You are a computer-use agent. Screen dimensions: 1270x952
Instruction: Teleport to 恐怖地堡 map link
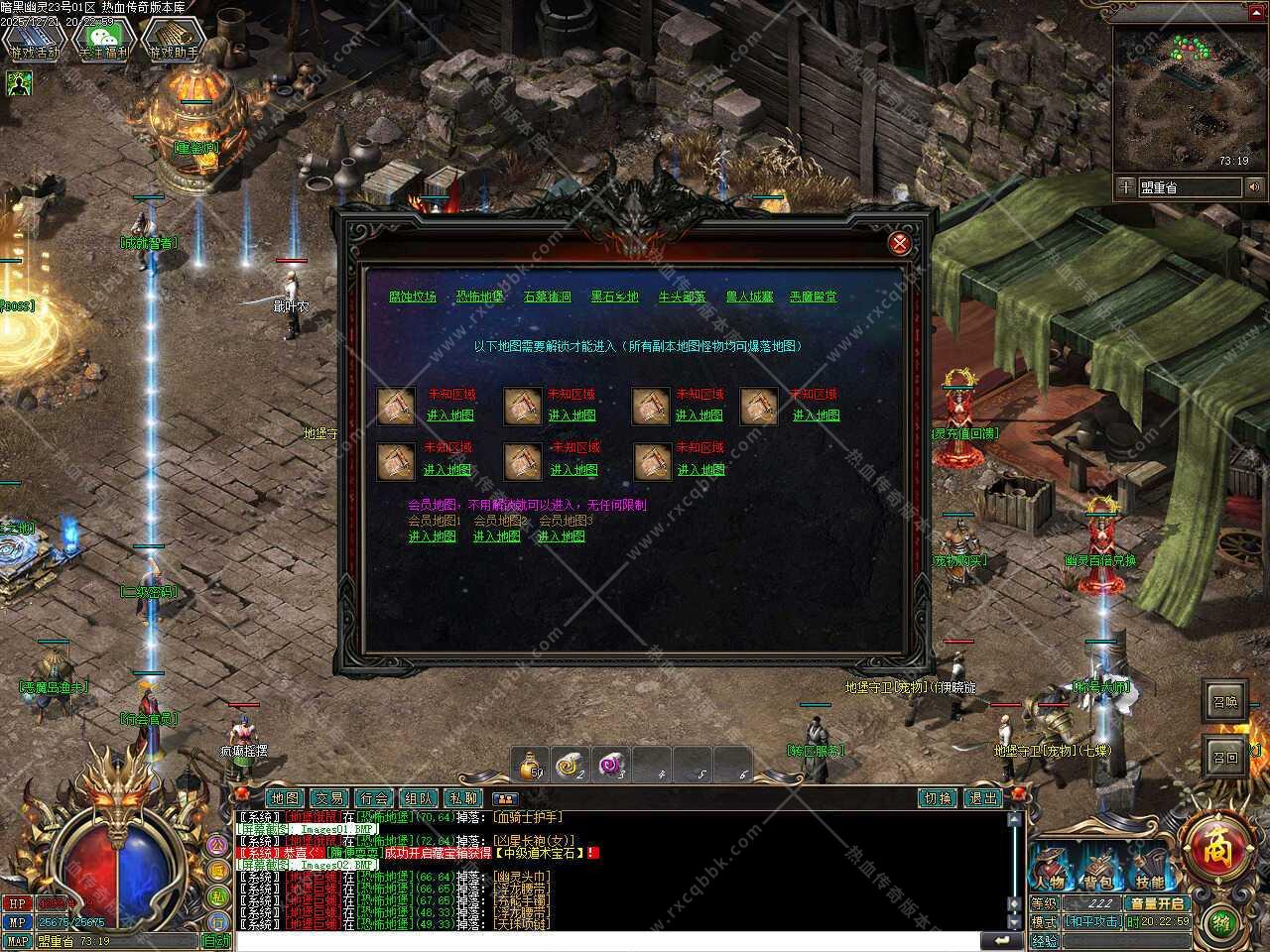click(479, 297)
